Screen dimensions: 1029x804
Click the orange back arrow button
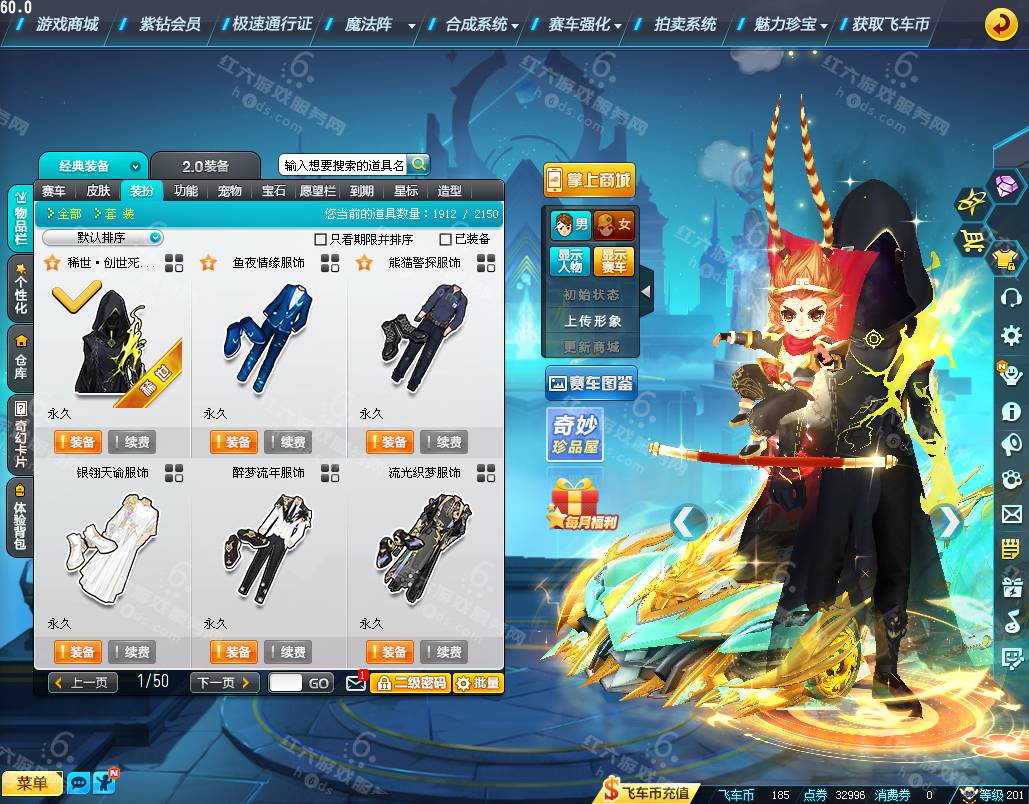tap(1001, 25)
